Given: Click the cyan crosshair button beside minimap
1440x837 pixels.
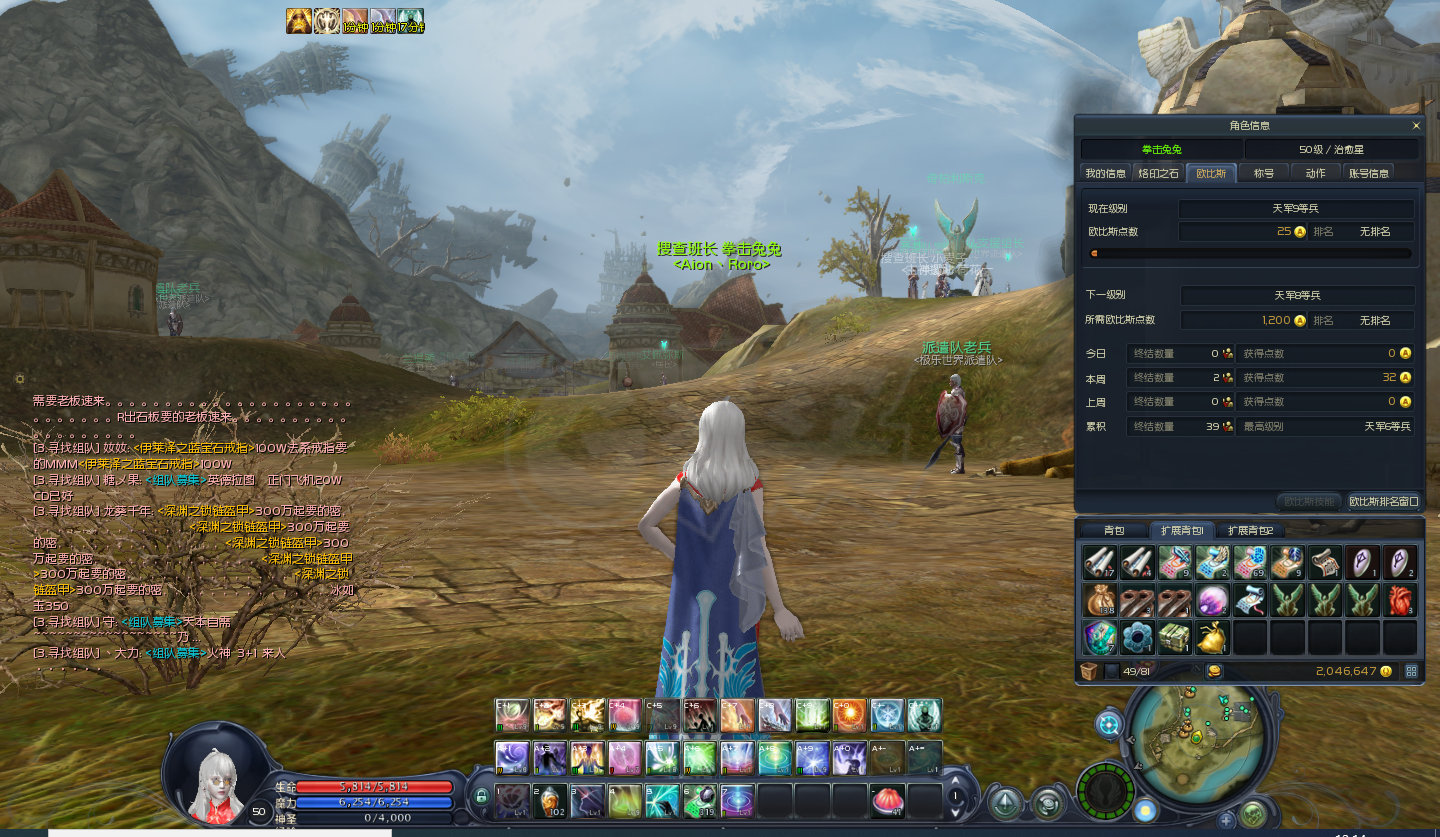Looking at the screenshot, I should point(1109,724).
